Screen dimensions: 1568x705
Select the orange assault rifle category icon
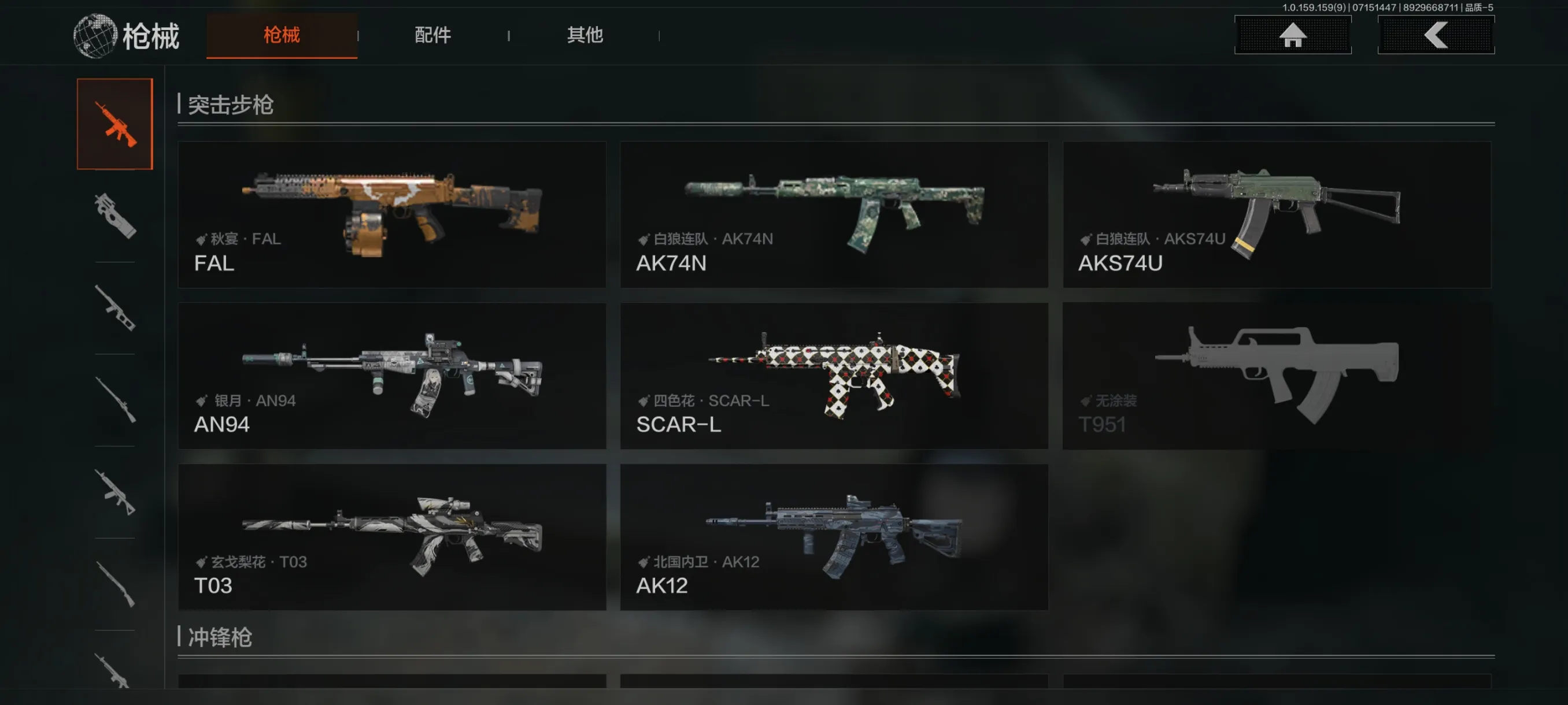pos(114,124)
